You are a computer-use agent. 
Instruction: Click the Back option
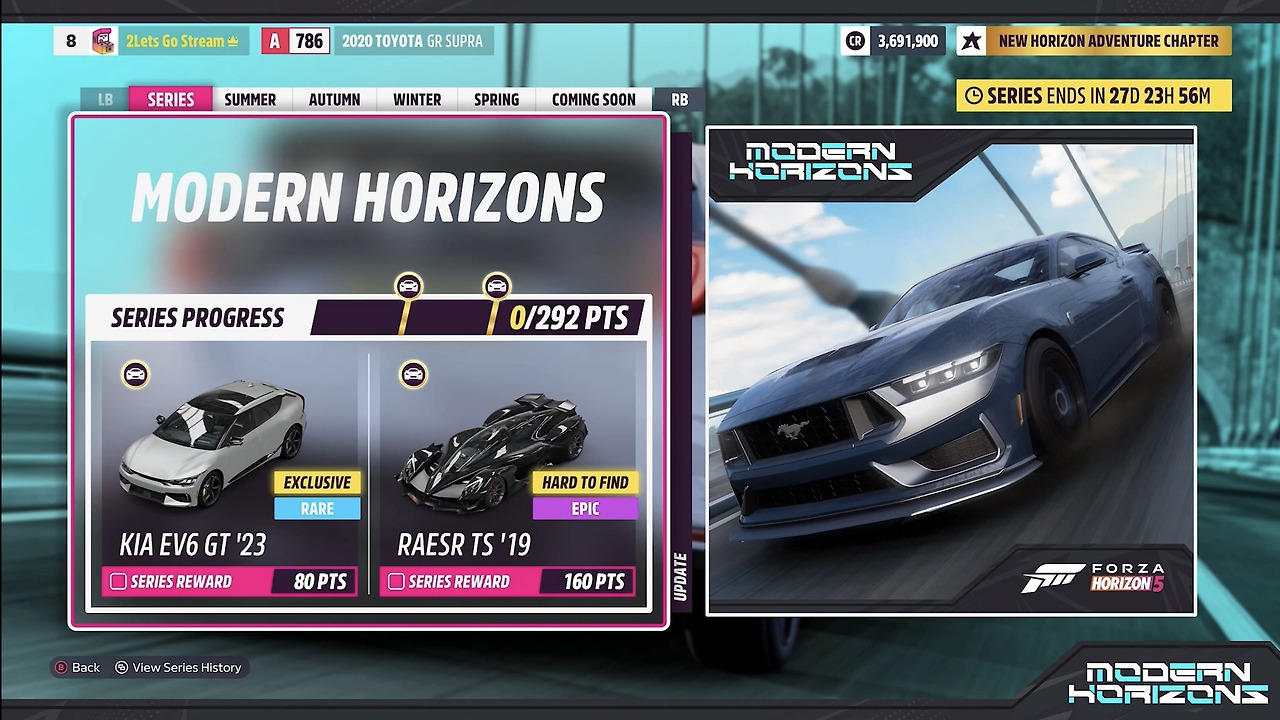click(77, 667)
